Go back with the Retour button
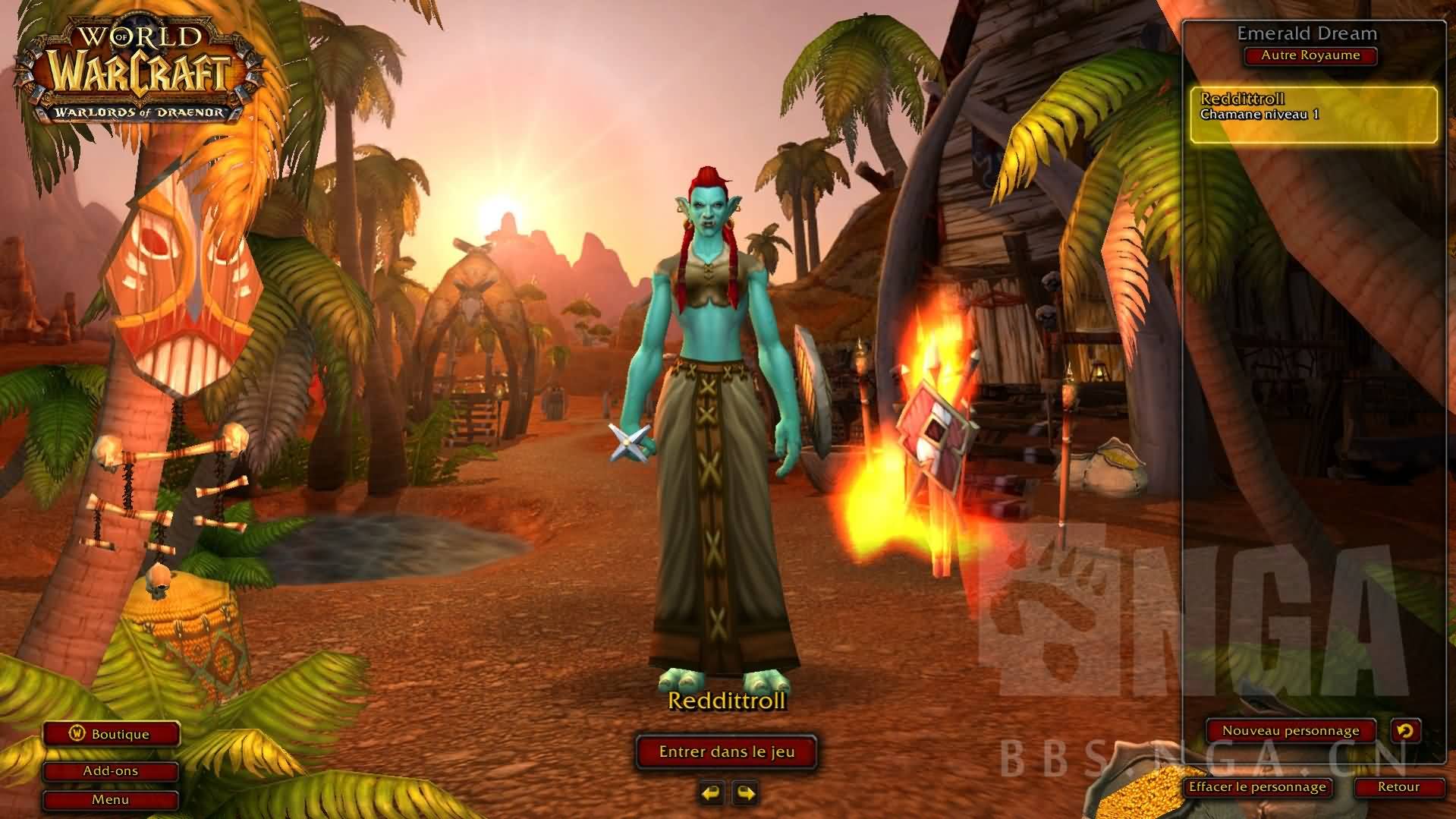This screenshot has height=819, width=1456. click(x=1398, y=787)
